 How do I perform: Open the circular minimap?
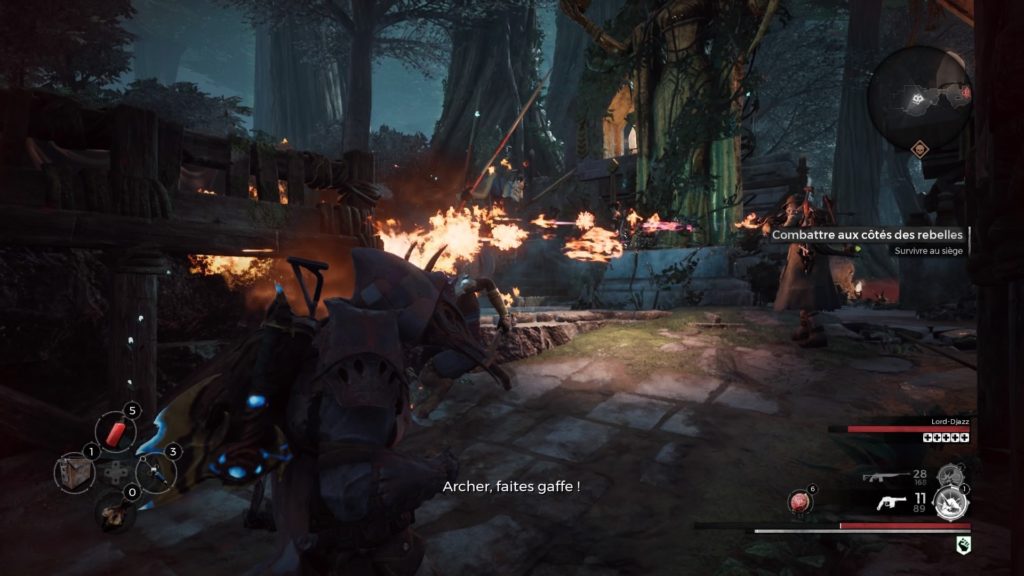(x=919, y=97)
